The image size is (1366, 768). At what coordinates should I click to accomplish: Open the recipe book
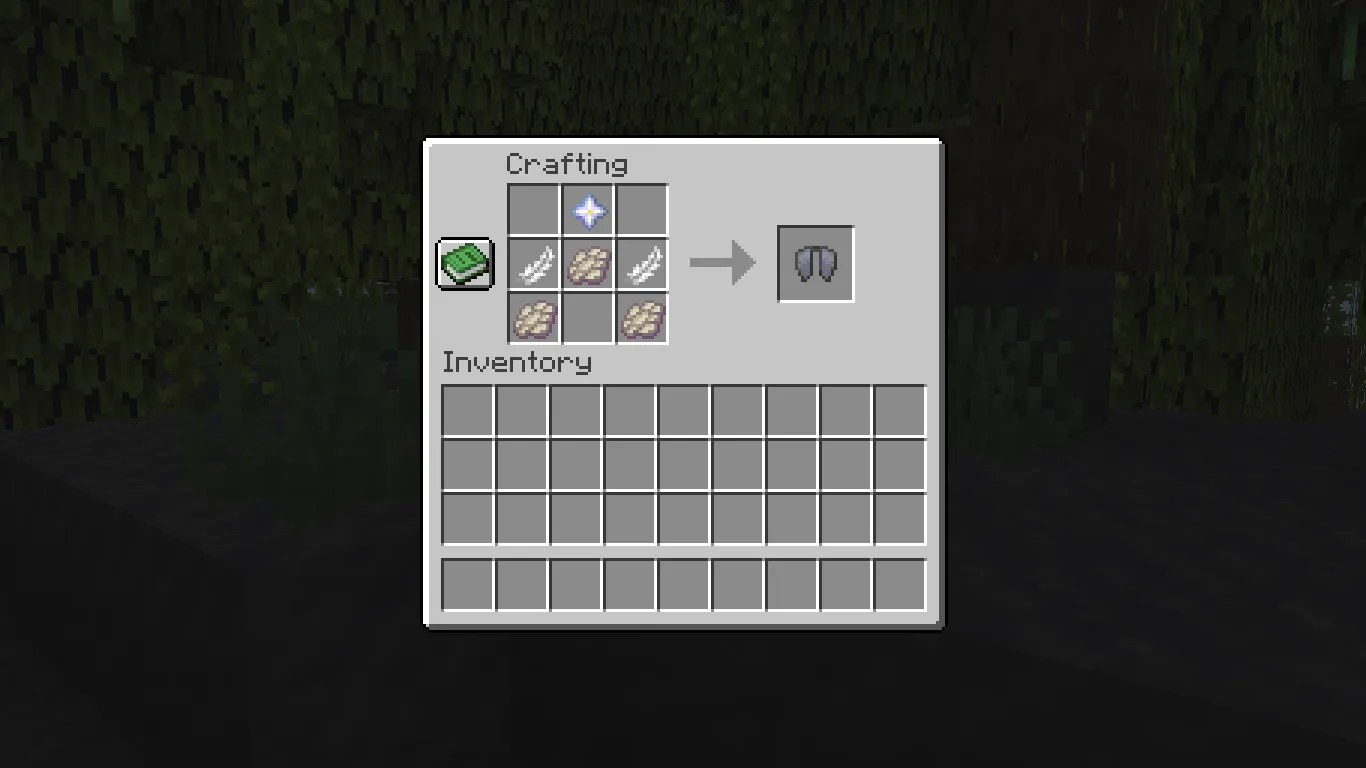click(x=464, y=264)
